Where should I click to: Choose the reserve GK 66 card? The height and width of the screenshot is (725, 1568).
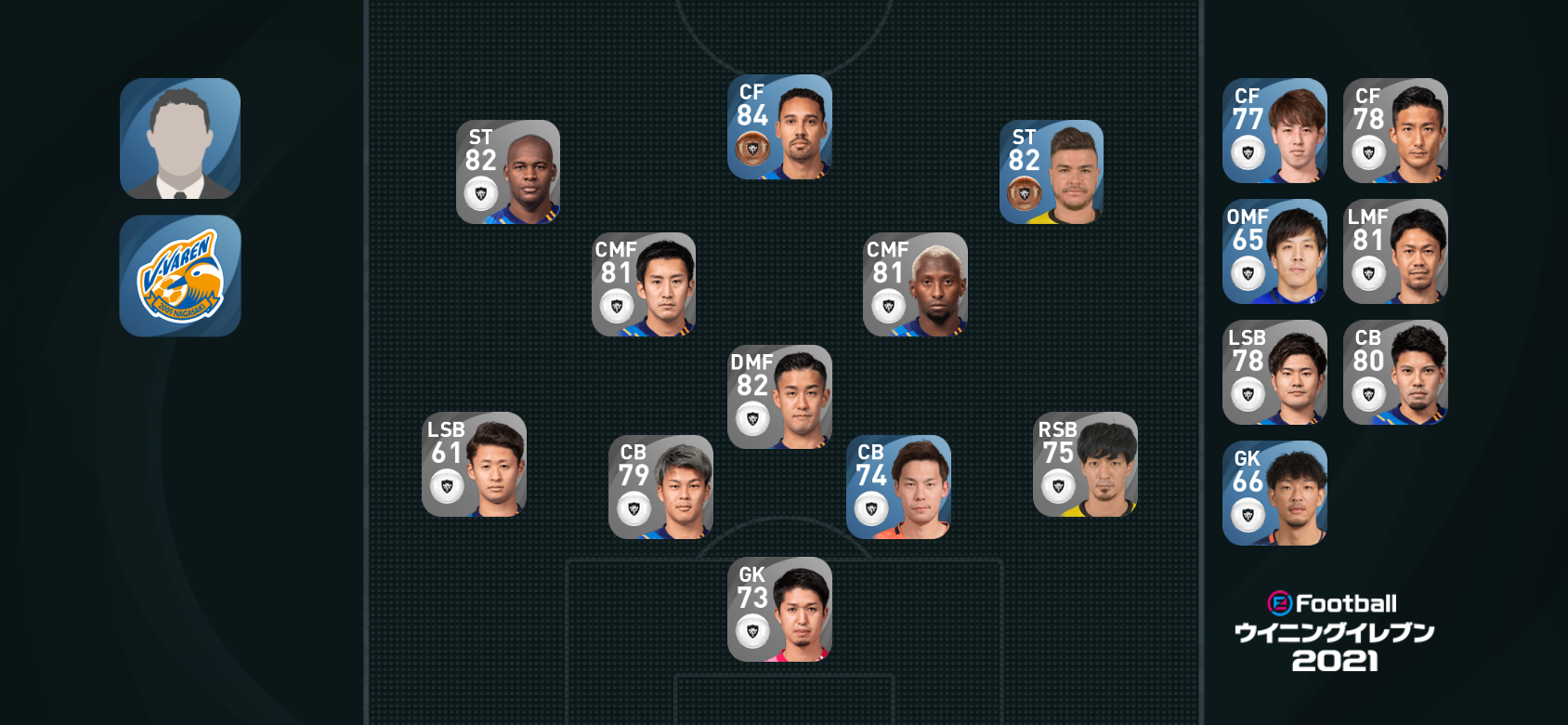(x=1274, y=494)
